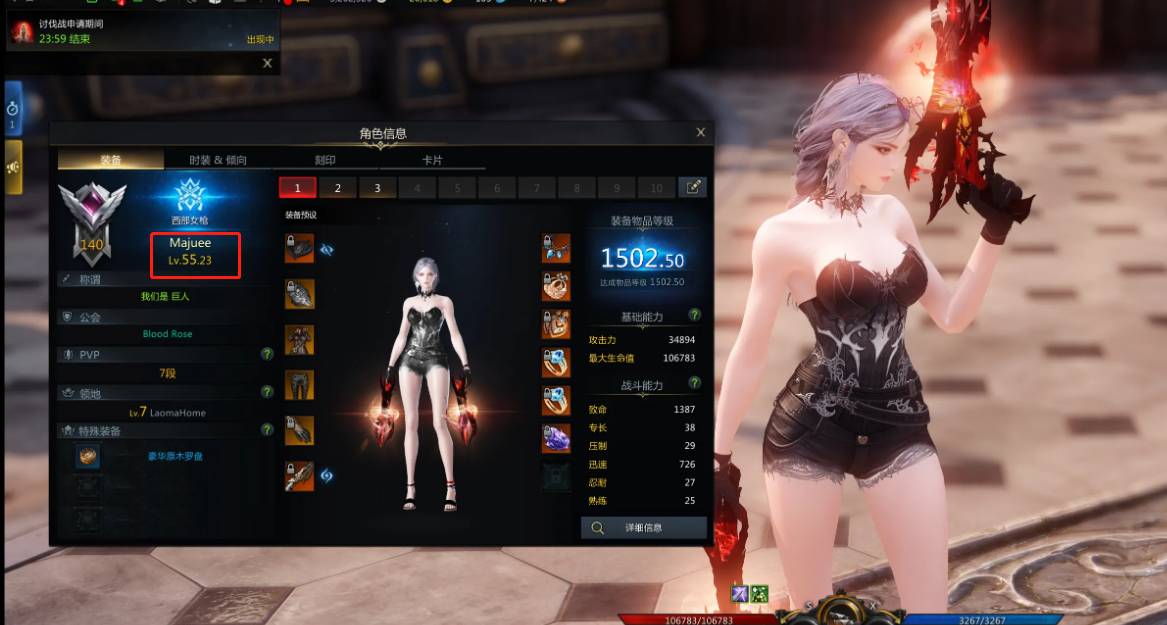1167x625 pixels.
Task: Select equipment preset 1
Action: pos(298,188)
